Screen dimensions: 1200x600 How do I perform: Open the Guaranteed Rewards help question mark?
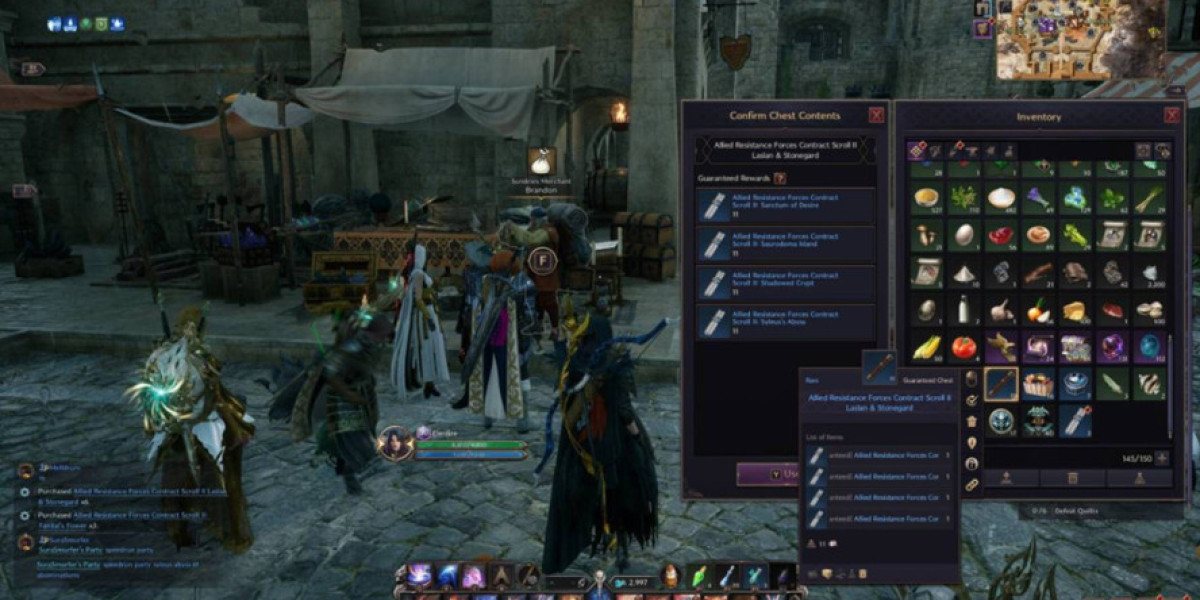click(780, 178)
